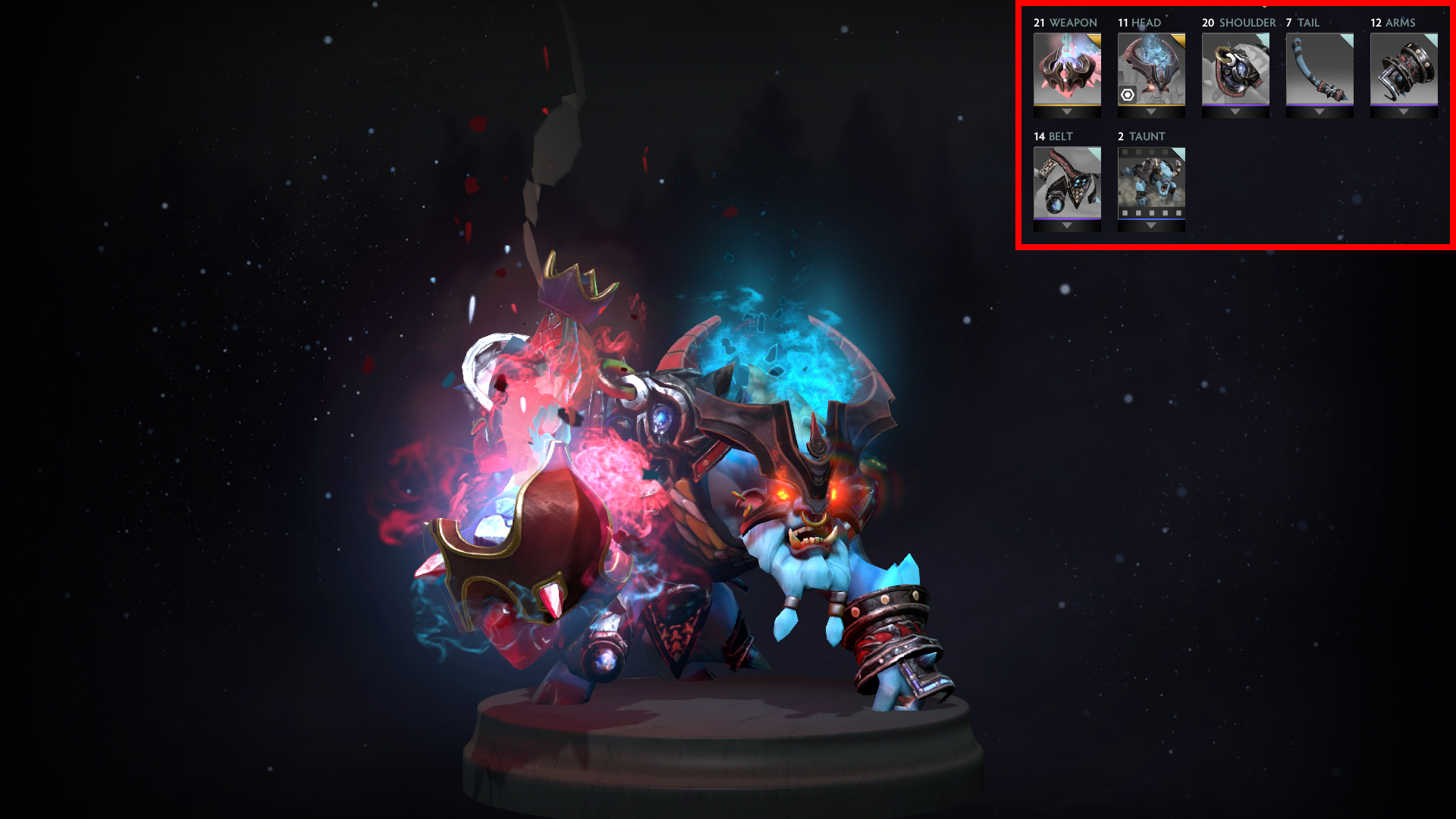Click the hexagonal gem socket icon on Head item

[x=1127, y=94]
